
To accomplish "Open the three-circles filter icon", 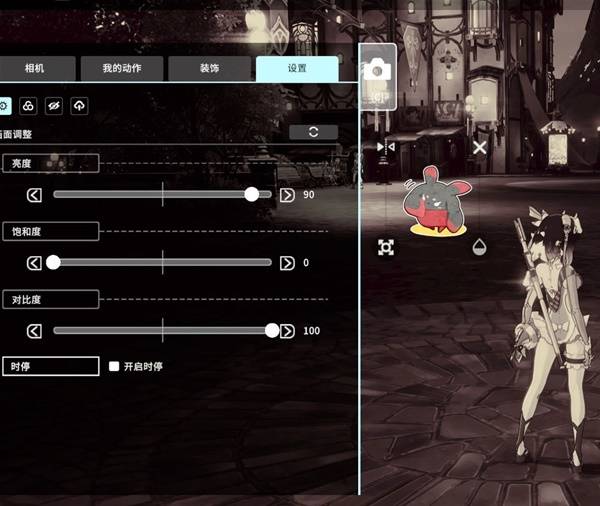I will click(29, 105).
